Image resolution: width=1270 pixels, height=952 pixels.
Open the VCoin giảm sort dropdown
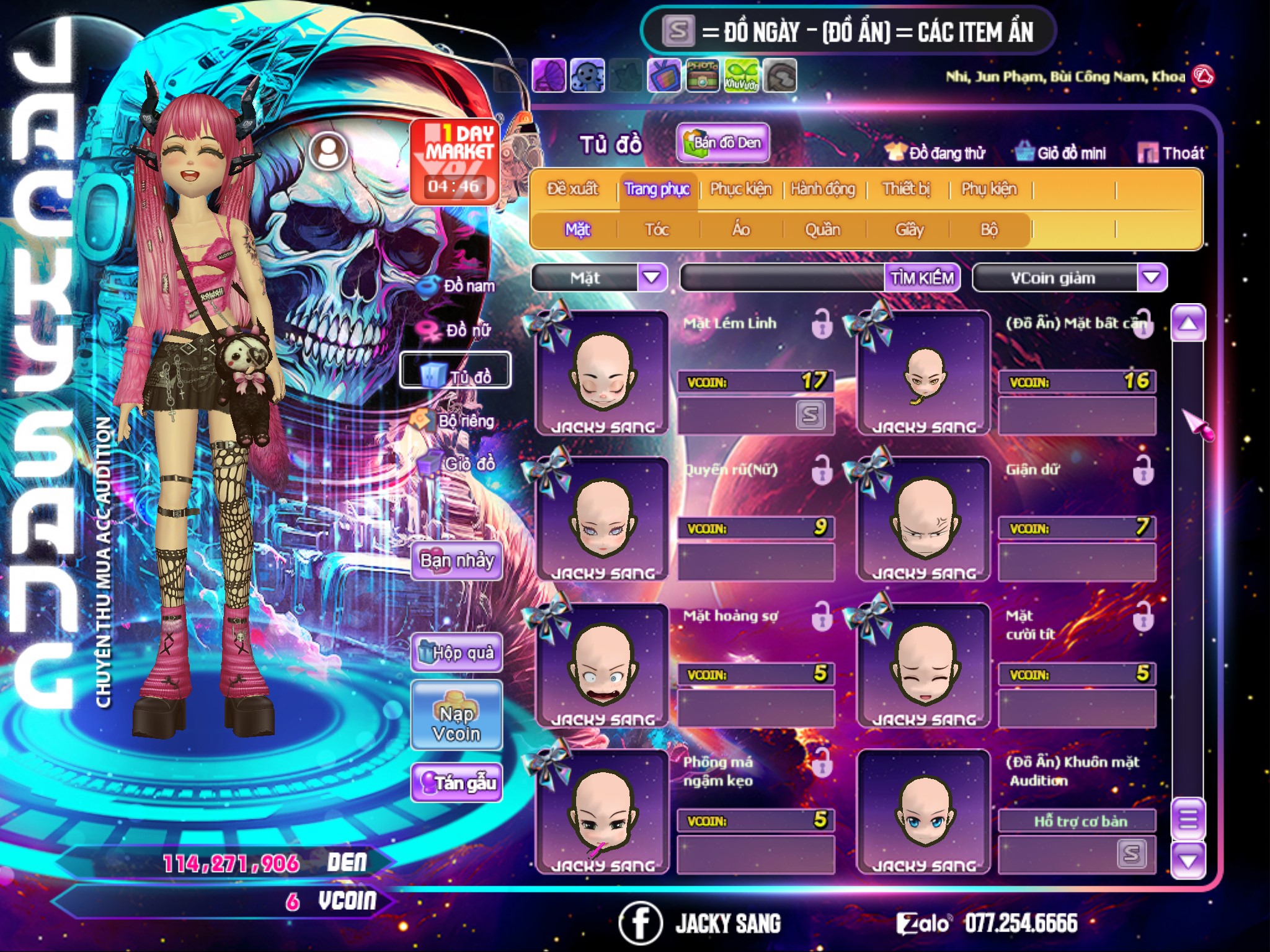tap(1152, 278)
